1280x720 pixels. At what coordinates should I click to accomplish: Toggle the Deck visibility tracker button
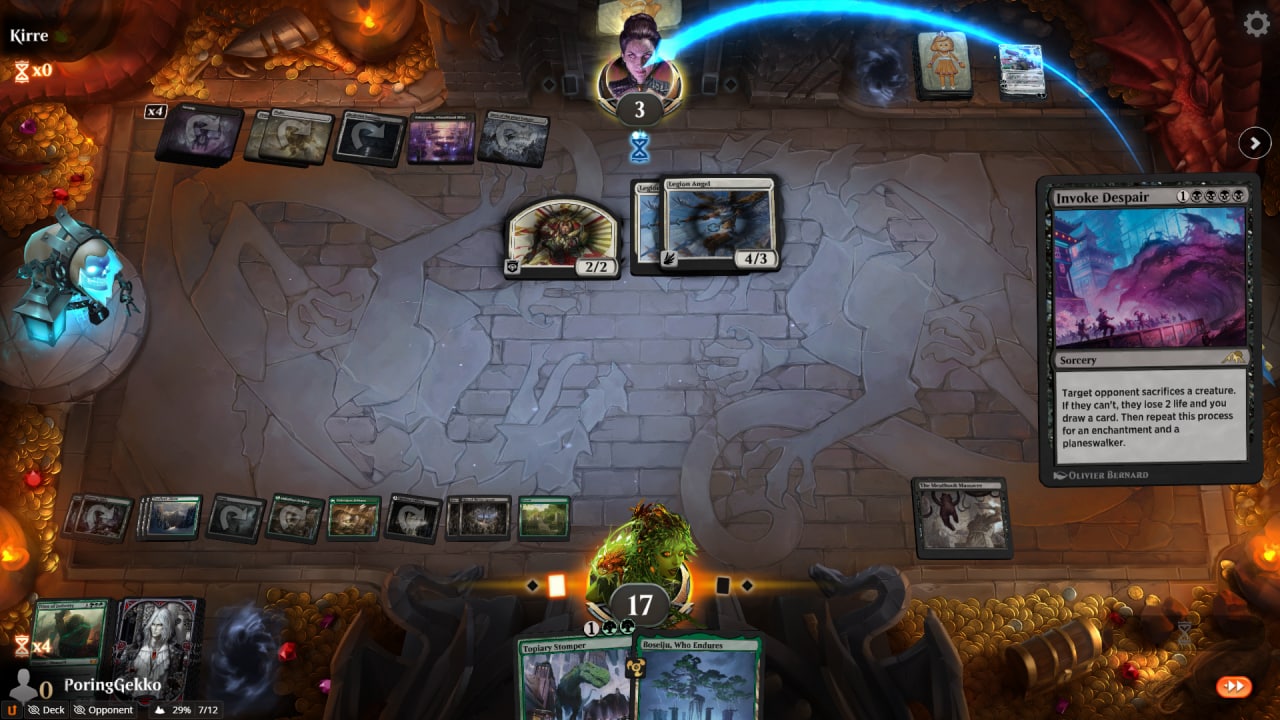[47, 710]
